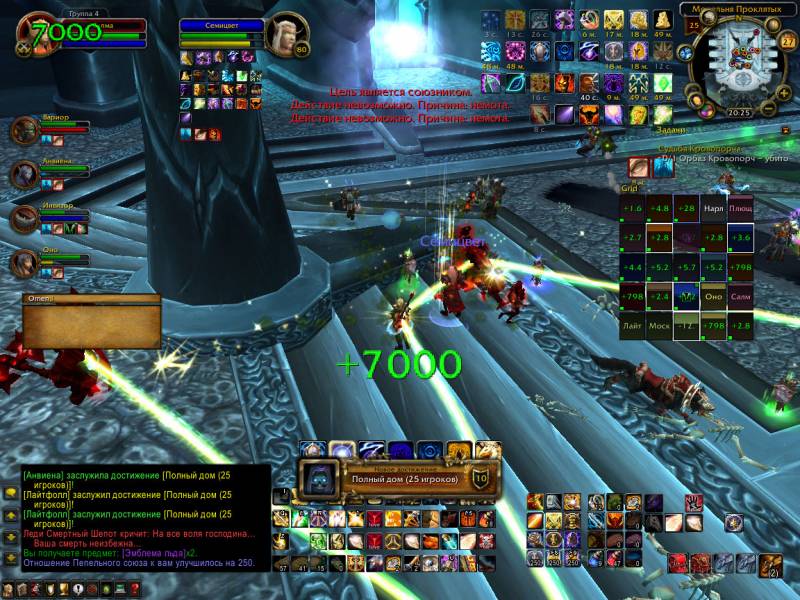Image resolution: width=800 pixels, height=600 pixels.
Task: Open the character info micro-menu button
Action: coord(10,589)
